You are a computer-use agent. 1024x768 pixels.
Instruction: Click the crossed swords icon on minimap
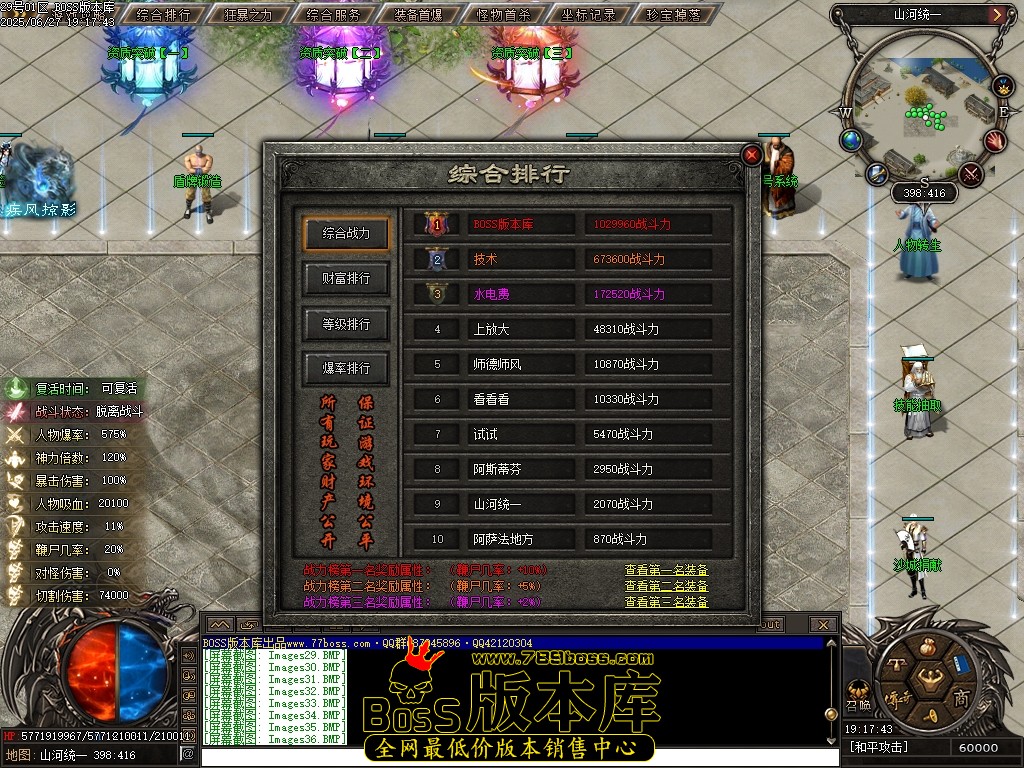tap(971, 174)
